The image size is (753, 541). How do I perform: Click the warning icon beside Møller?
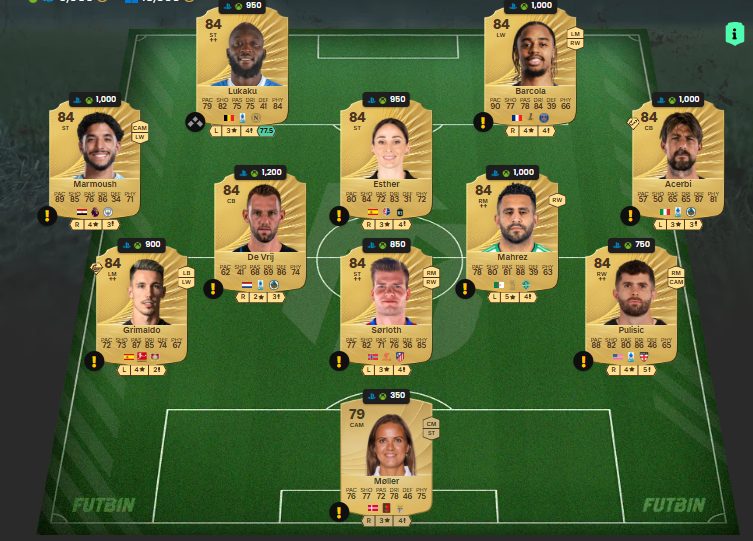click(x=339, y=512)
